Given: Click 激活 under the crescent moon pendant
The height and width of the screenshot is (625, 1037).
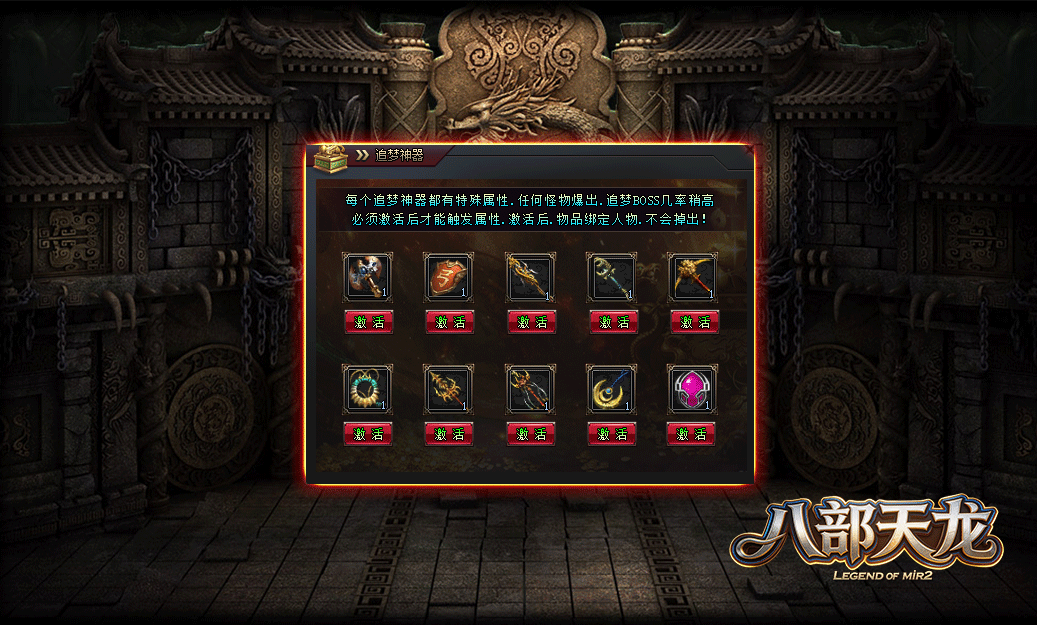Looking at the screenshot, I should point(612,434).
